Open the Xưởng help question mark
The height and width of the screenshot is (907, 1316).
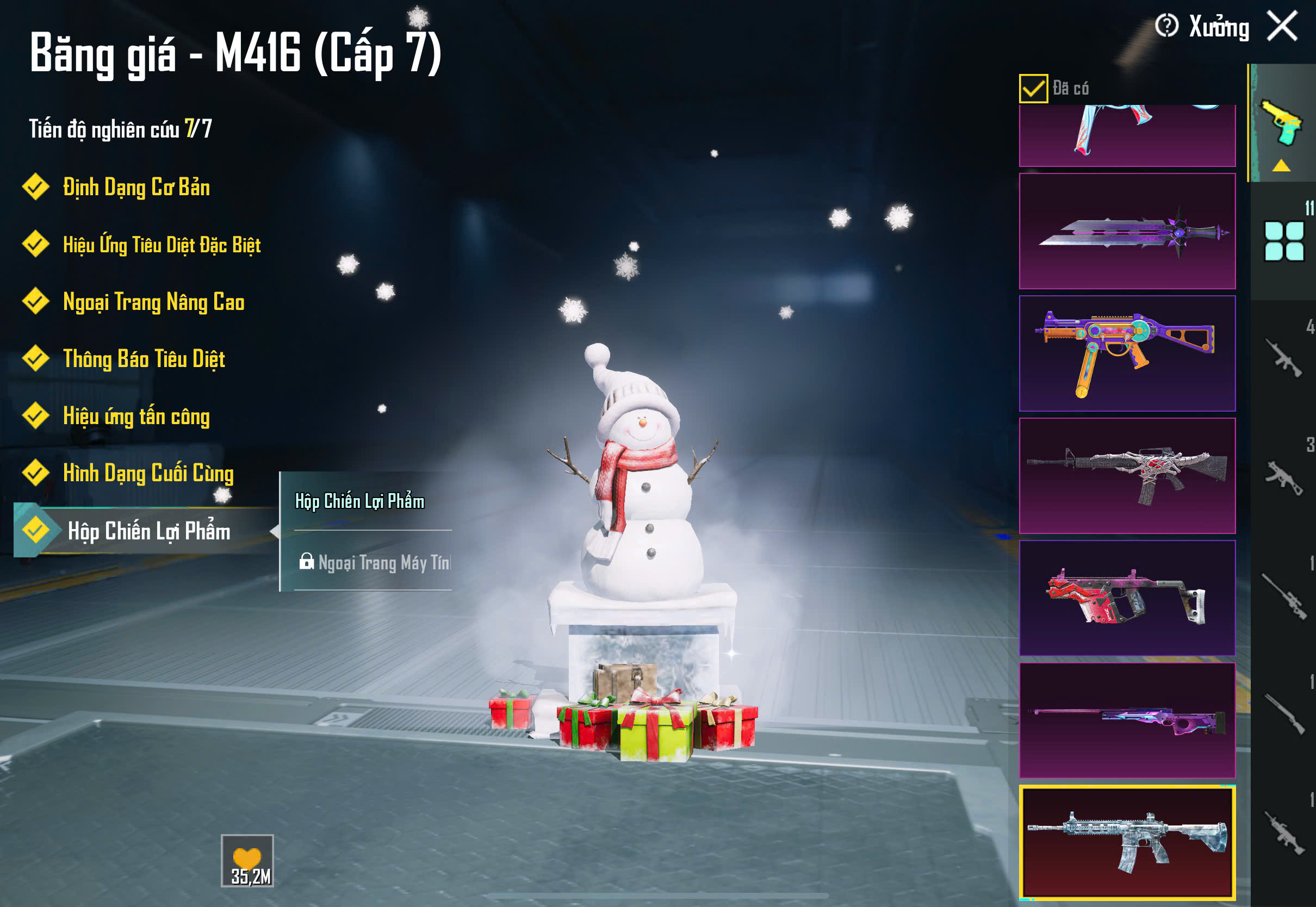point(1166,26)
